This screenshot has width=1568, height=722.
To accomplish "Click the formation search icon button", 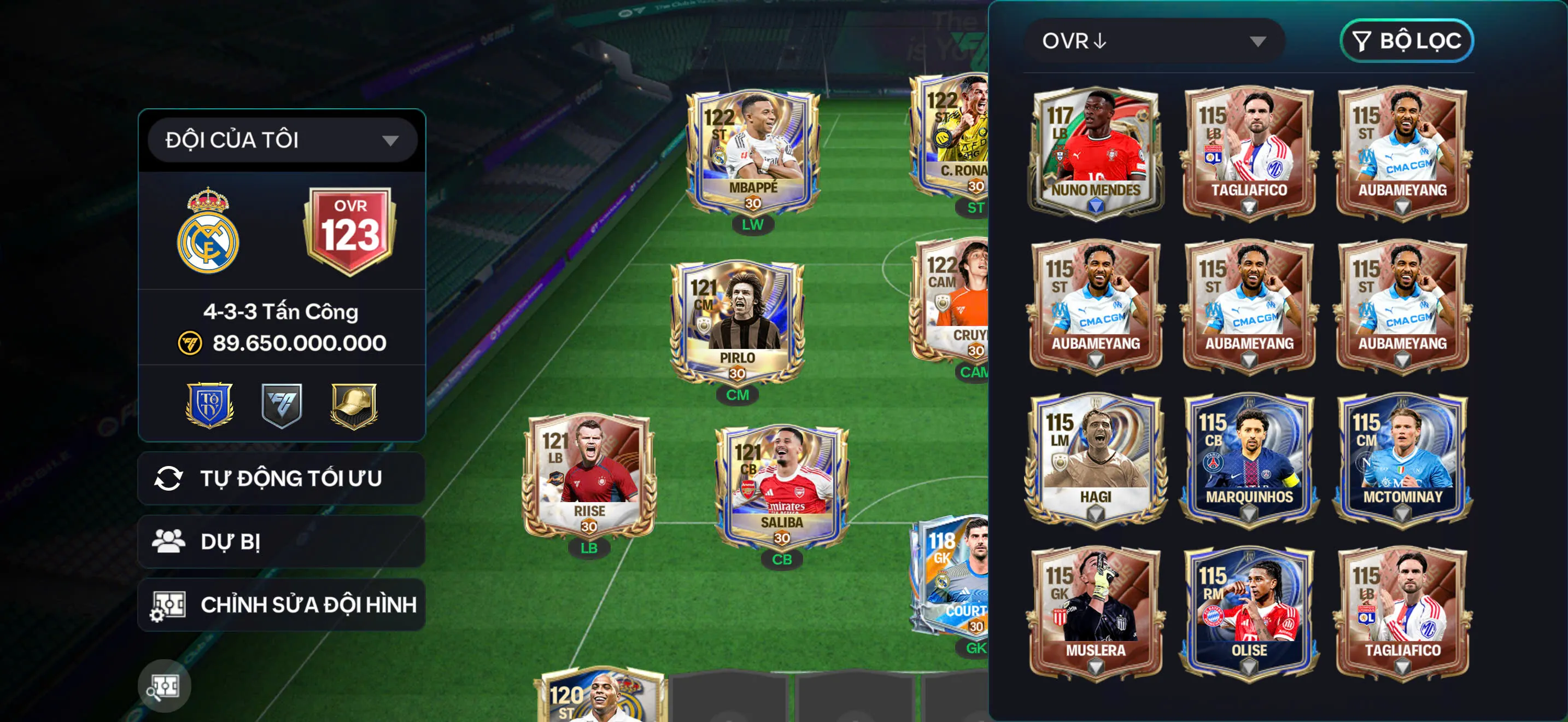I will pos(165,686).
